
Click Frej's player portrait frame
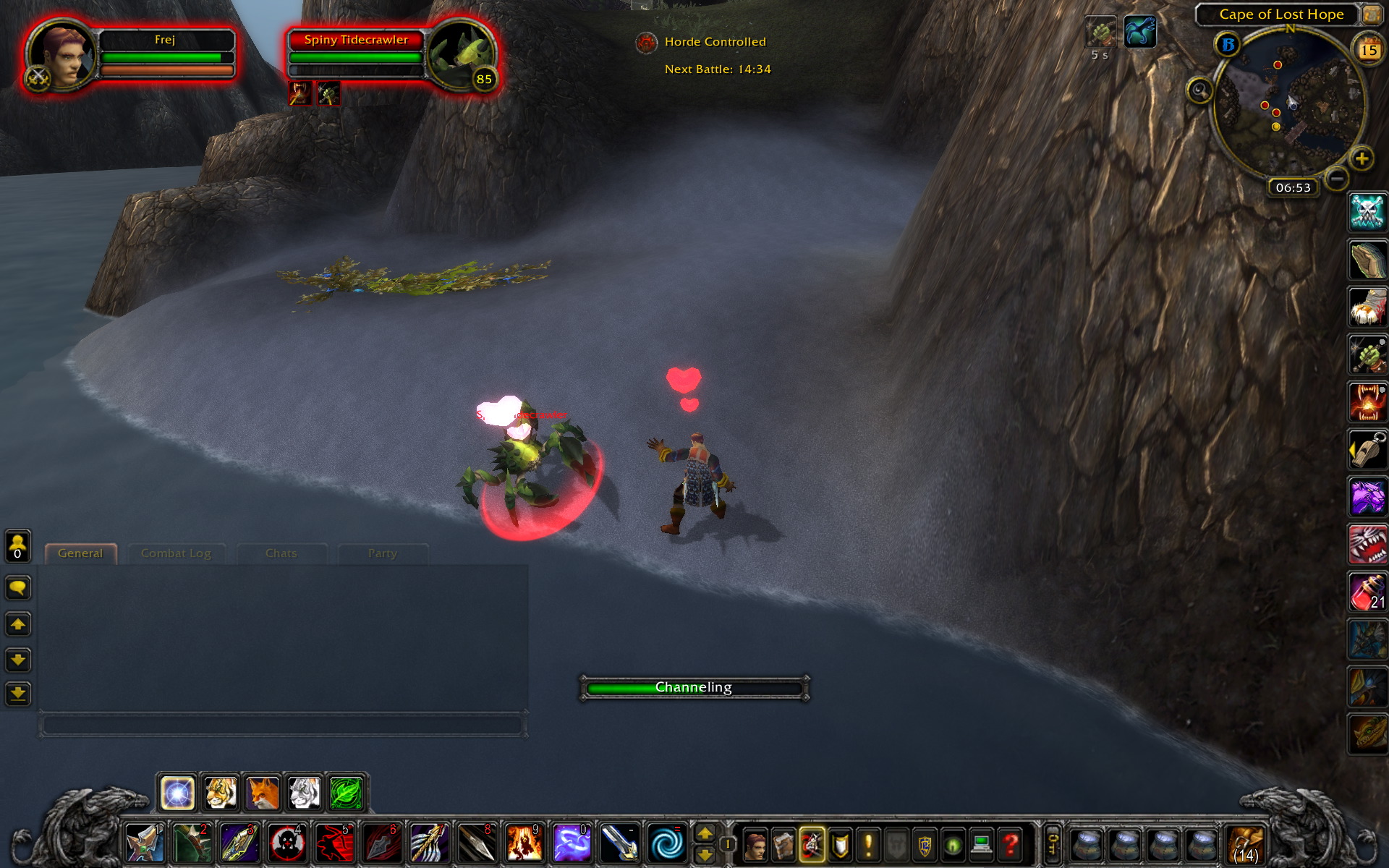point(61,56)
